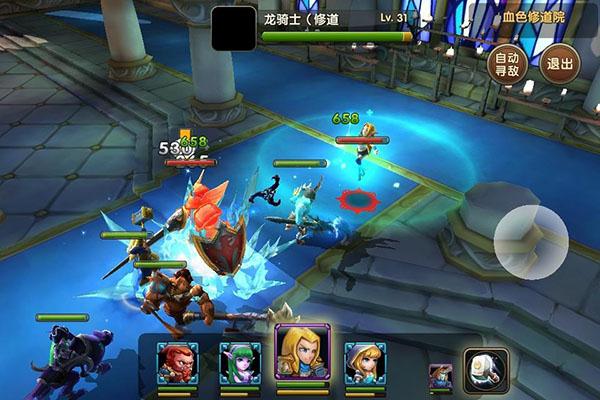Switch to the blonde hooded girl portrait
600x400 pixels.
(x=365, y=364)
